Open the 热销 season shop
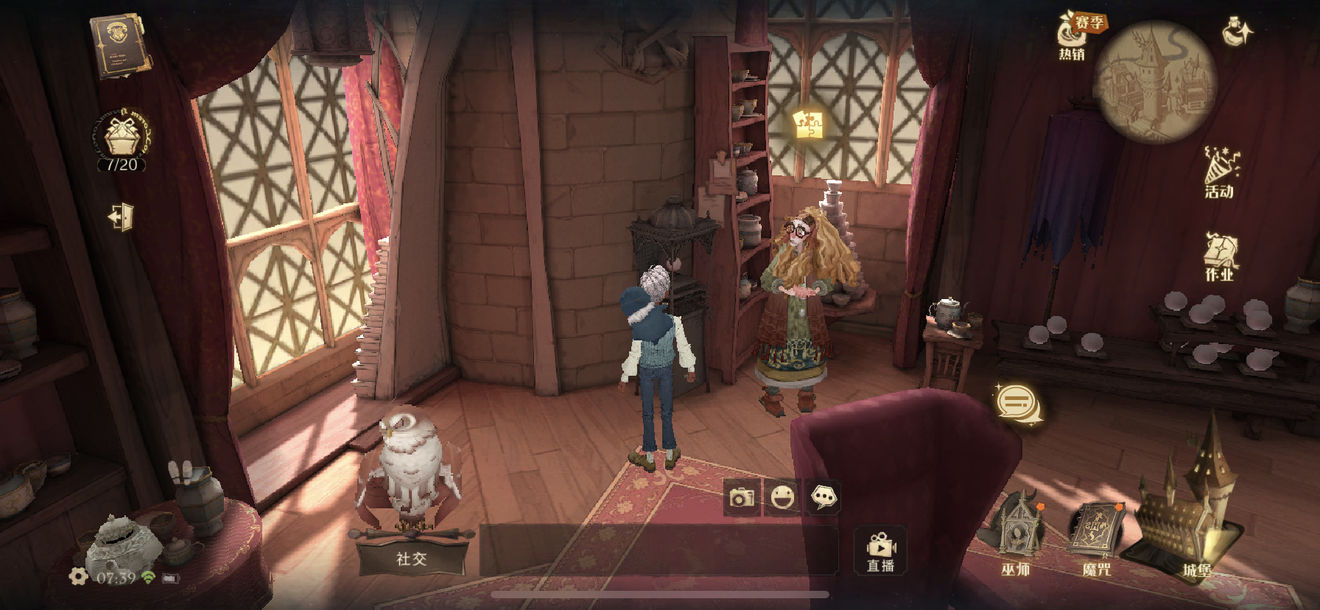Image resolution: width=1320 pixels, height=610 pixels. pos(1072,37)
